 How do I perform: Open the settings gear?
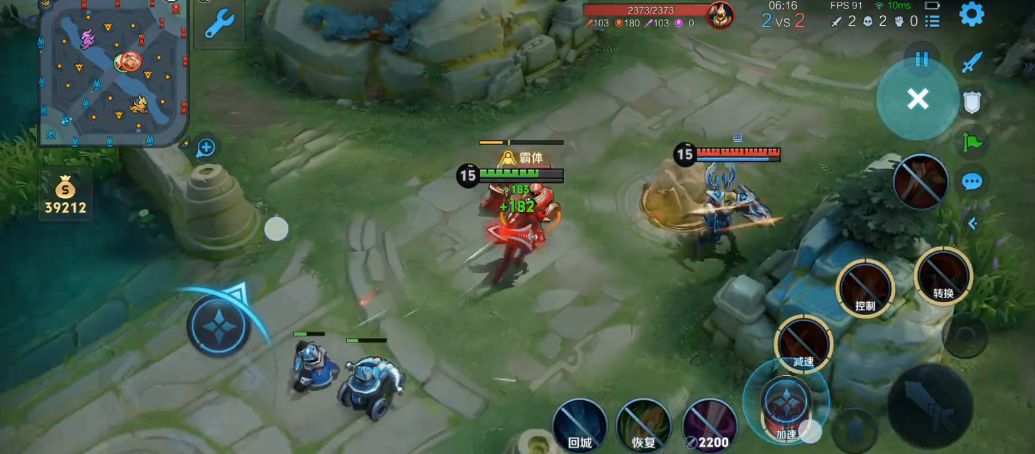[x=971, y=14]
